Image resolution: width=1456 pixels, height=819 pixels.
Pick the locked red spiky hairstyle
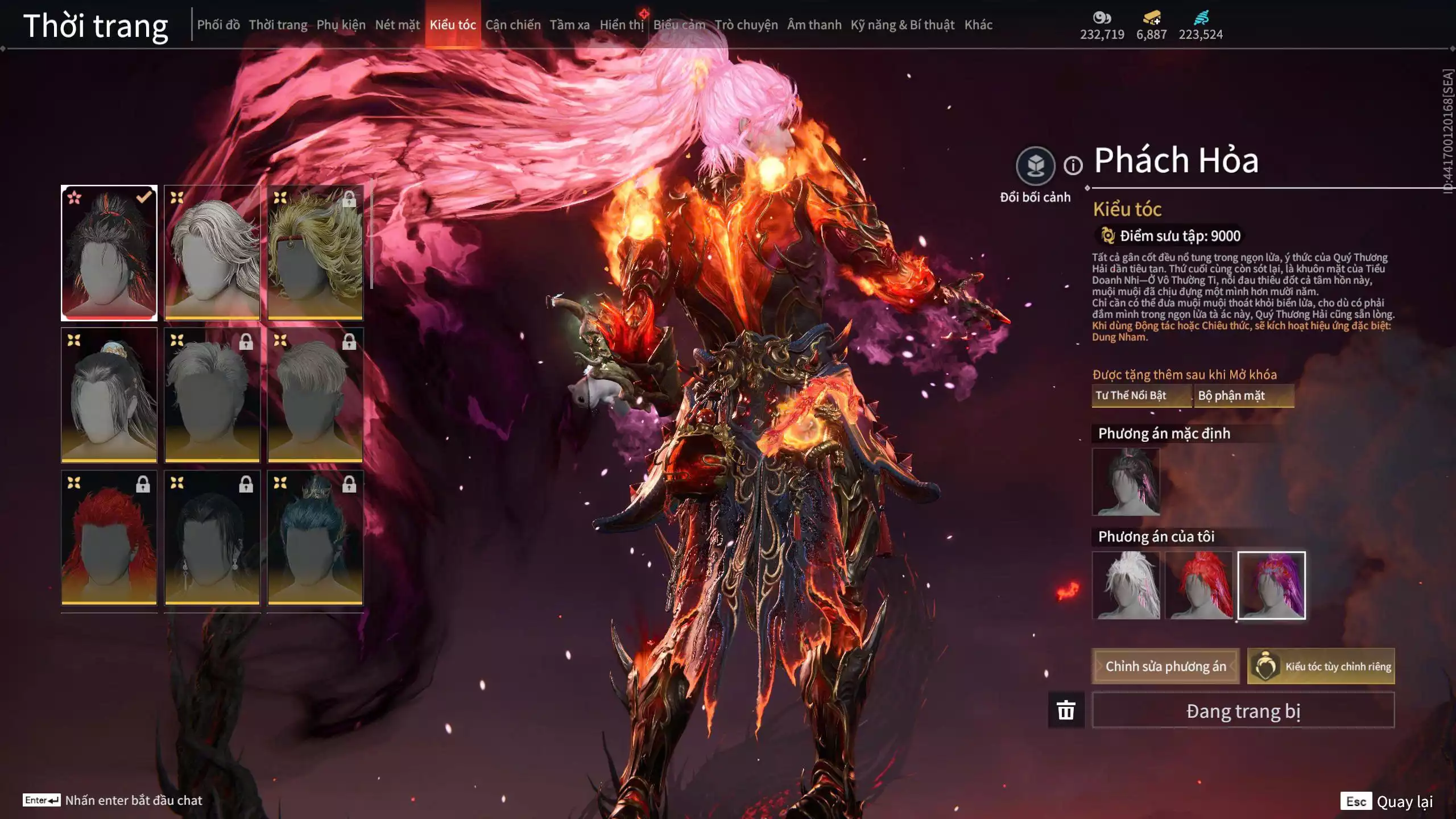coord(109,537)
